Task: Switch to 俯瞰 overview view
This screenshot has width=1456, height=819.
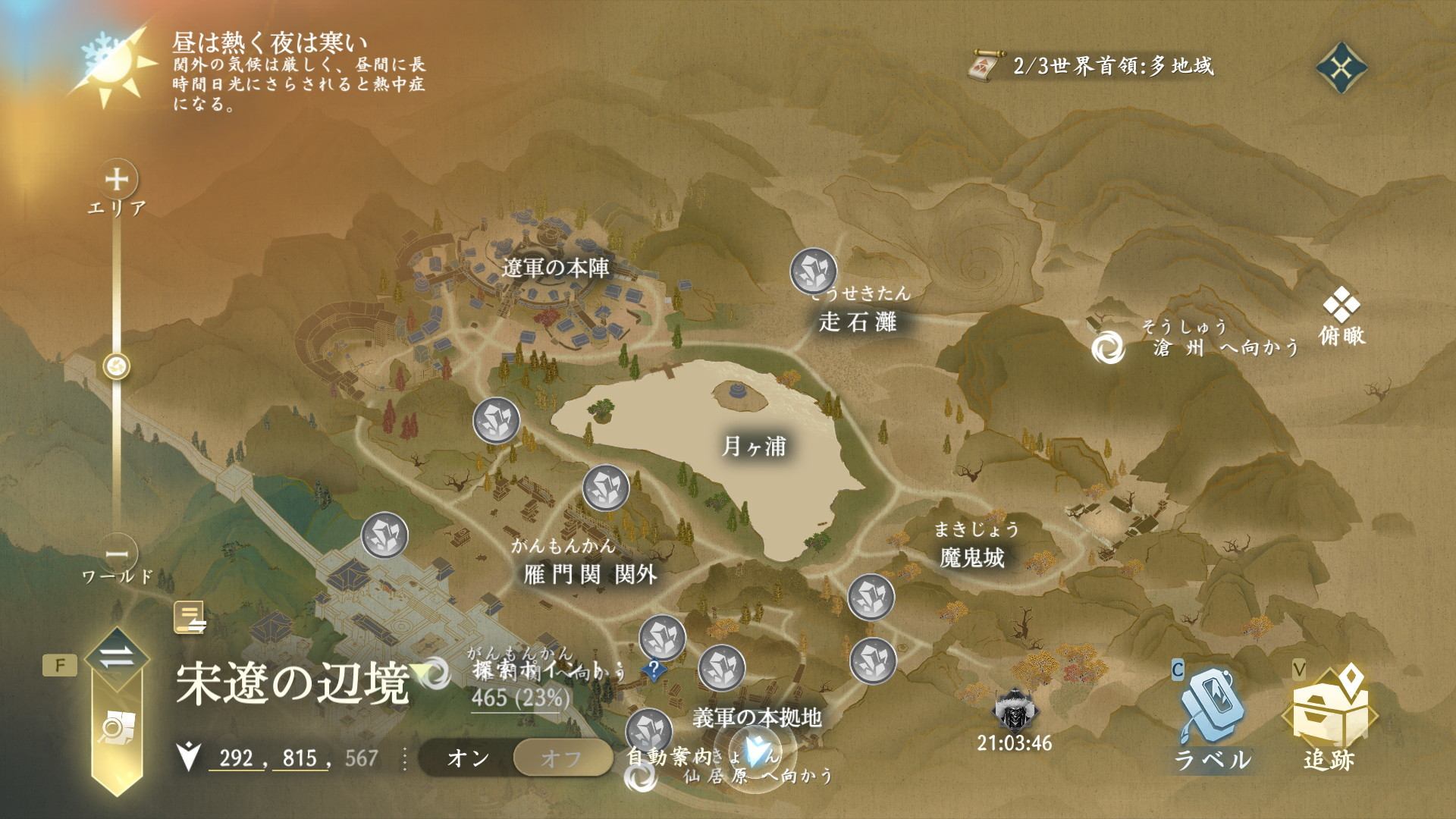Action: pos(1341,318)
